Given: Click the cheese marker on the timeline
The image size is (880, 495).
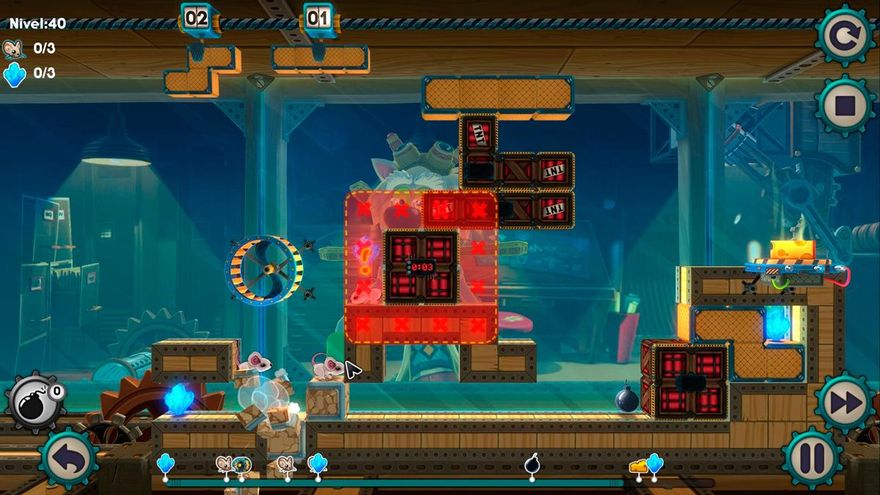Looking at the screenshot, I should tap(638, 466).
